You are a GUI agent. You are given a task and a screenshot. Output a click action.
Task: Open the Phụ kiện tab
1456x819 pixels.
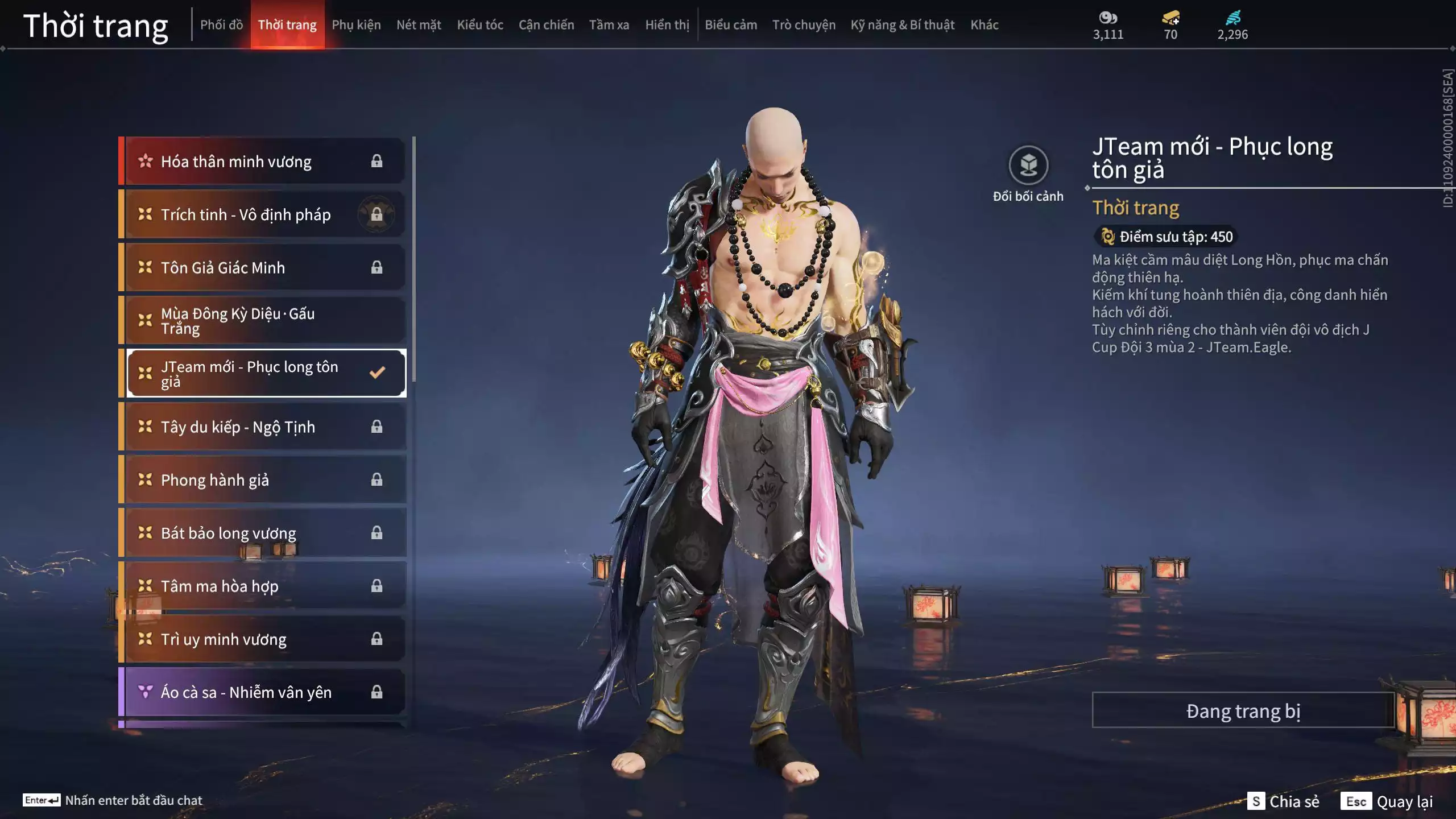(356, 25)
